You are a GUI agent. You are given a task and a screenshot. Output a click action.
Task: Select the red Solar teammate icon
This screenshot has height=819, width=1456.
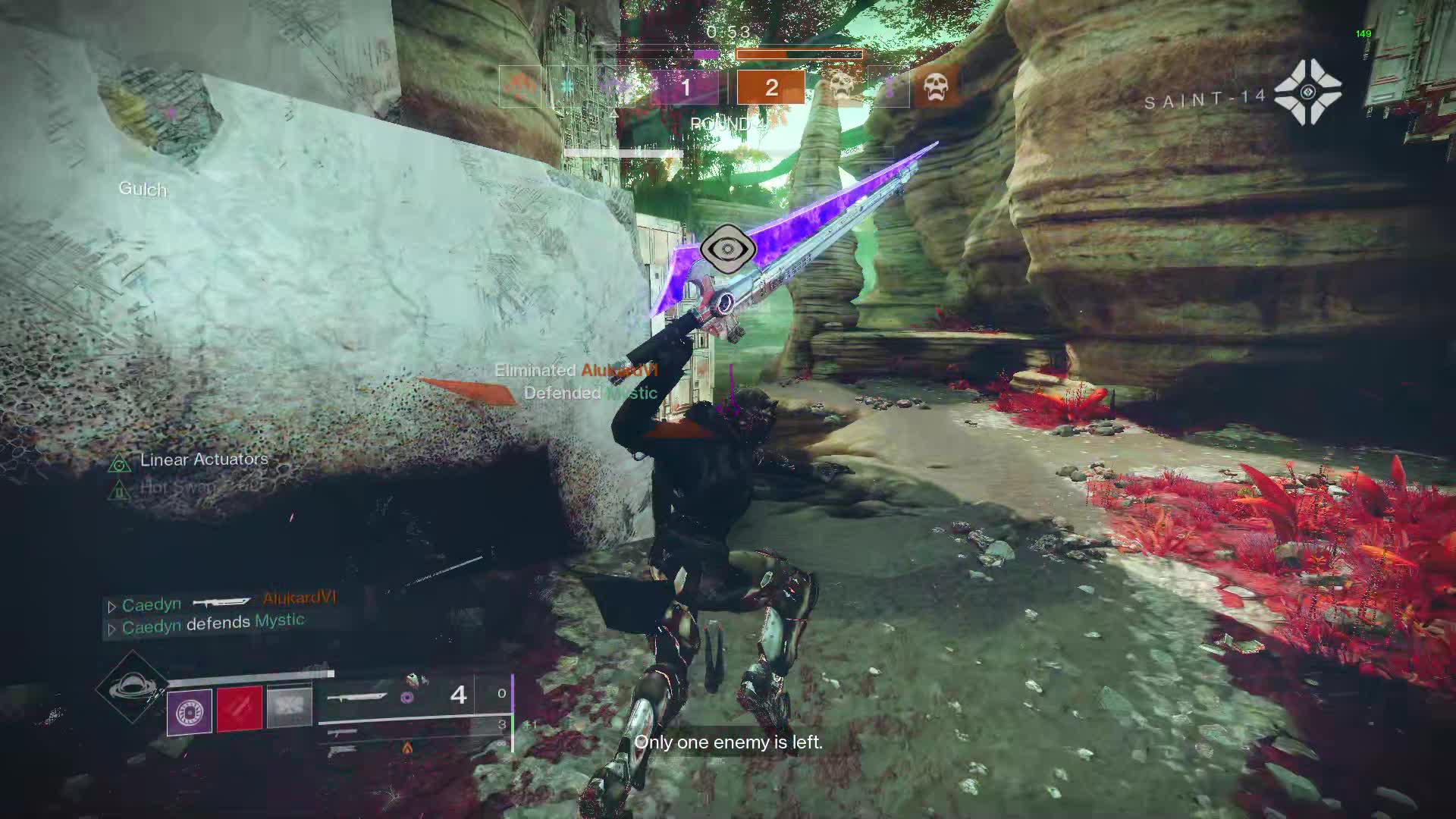[x=520, y=87]
